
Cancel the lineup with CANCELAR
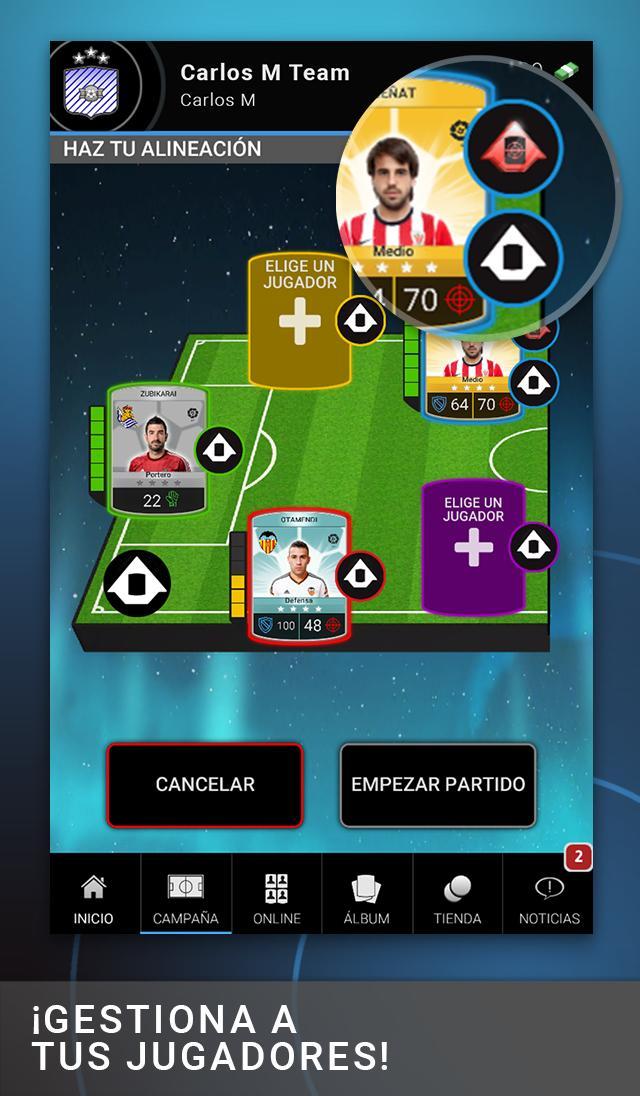(205, 785)
